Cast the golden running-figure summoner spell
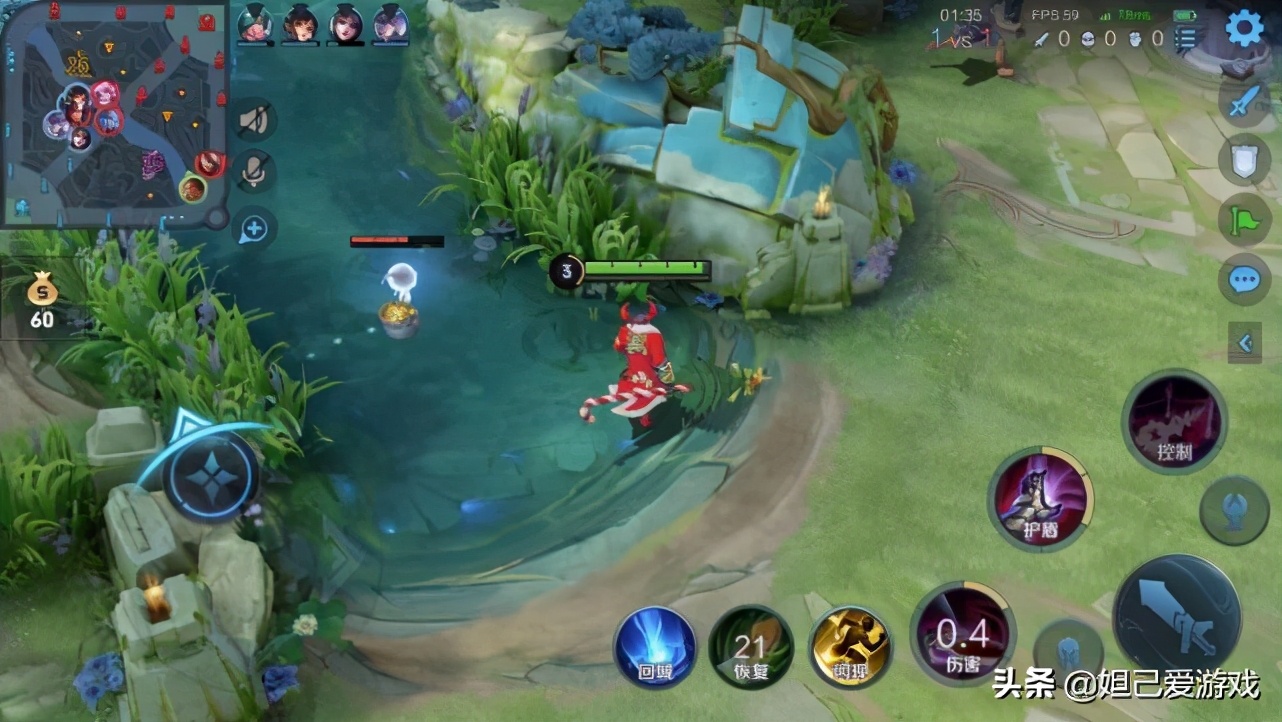The width and height of the screenshot is (1282, 722). pyautogui.click(x=851, y=647)
